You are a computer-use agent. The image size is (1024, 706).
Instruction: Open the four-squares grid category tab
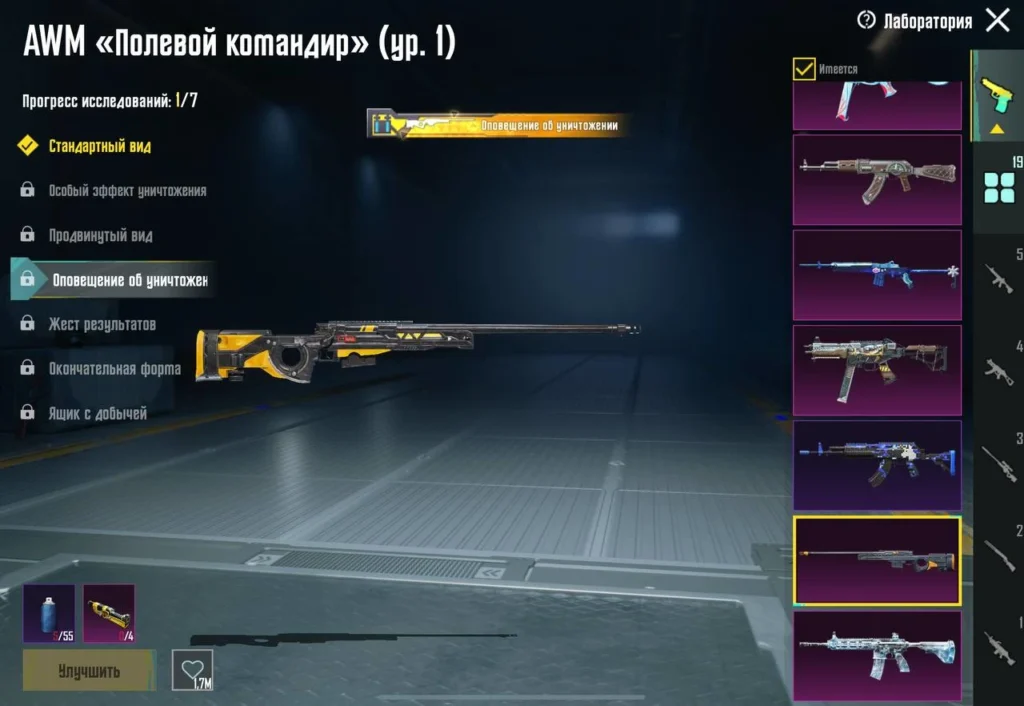tap(998, 187)
